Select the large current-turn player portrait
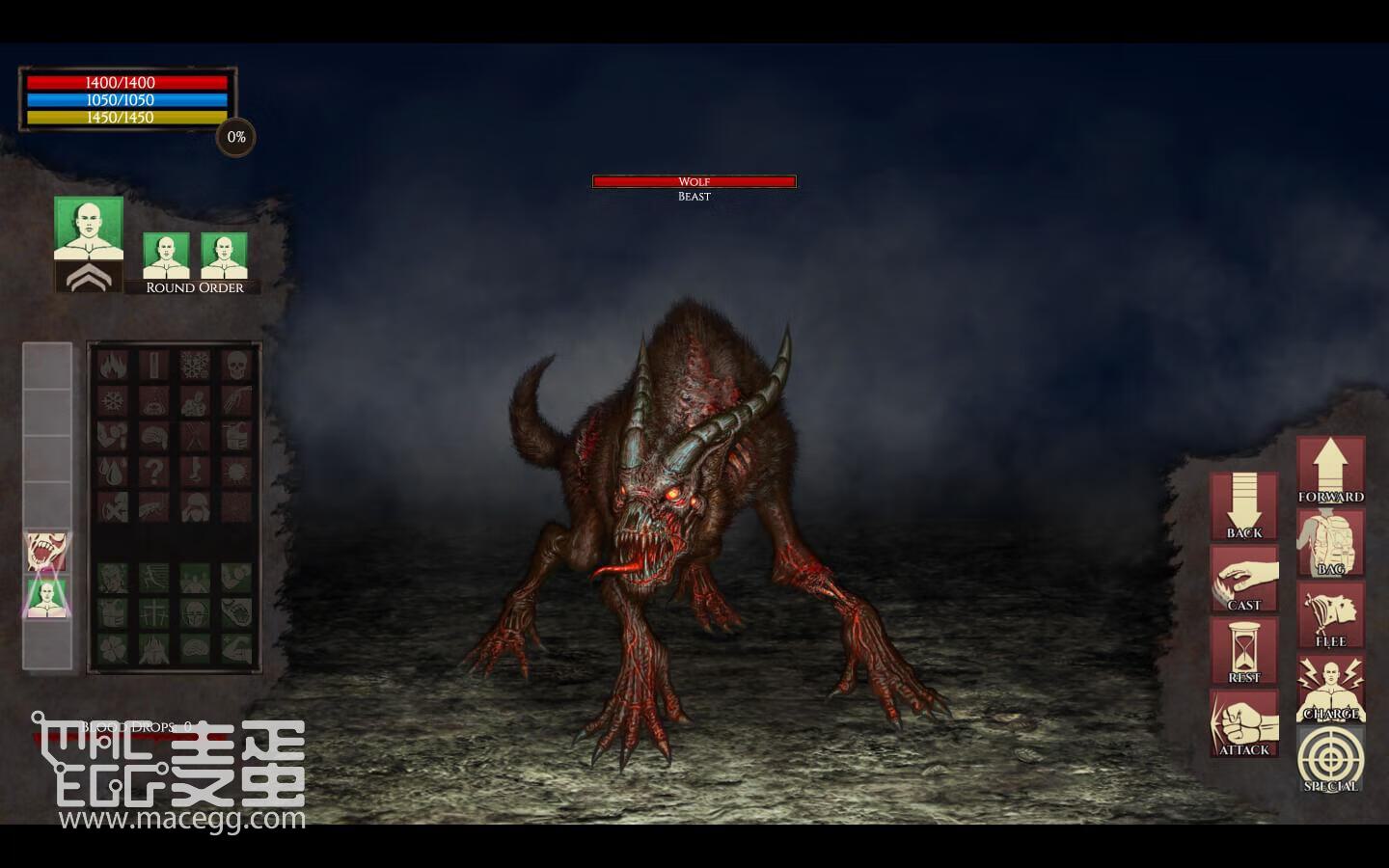 [x=89, y=229]
